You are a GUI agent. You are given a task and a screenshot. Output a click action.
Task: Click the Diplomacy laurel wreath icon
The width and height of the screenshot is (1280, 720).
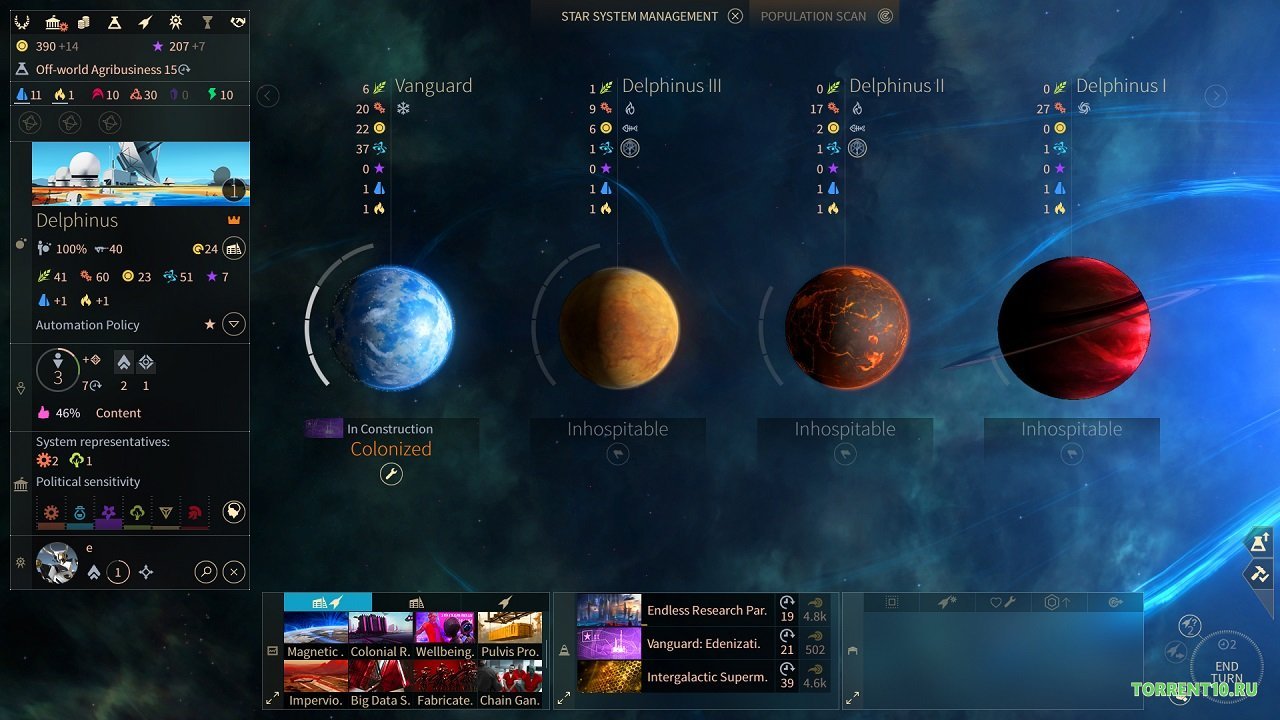tap(21, 21)
